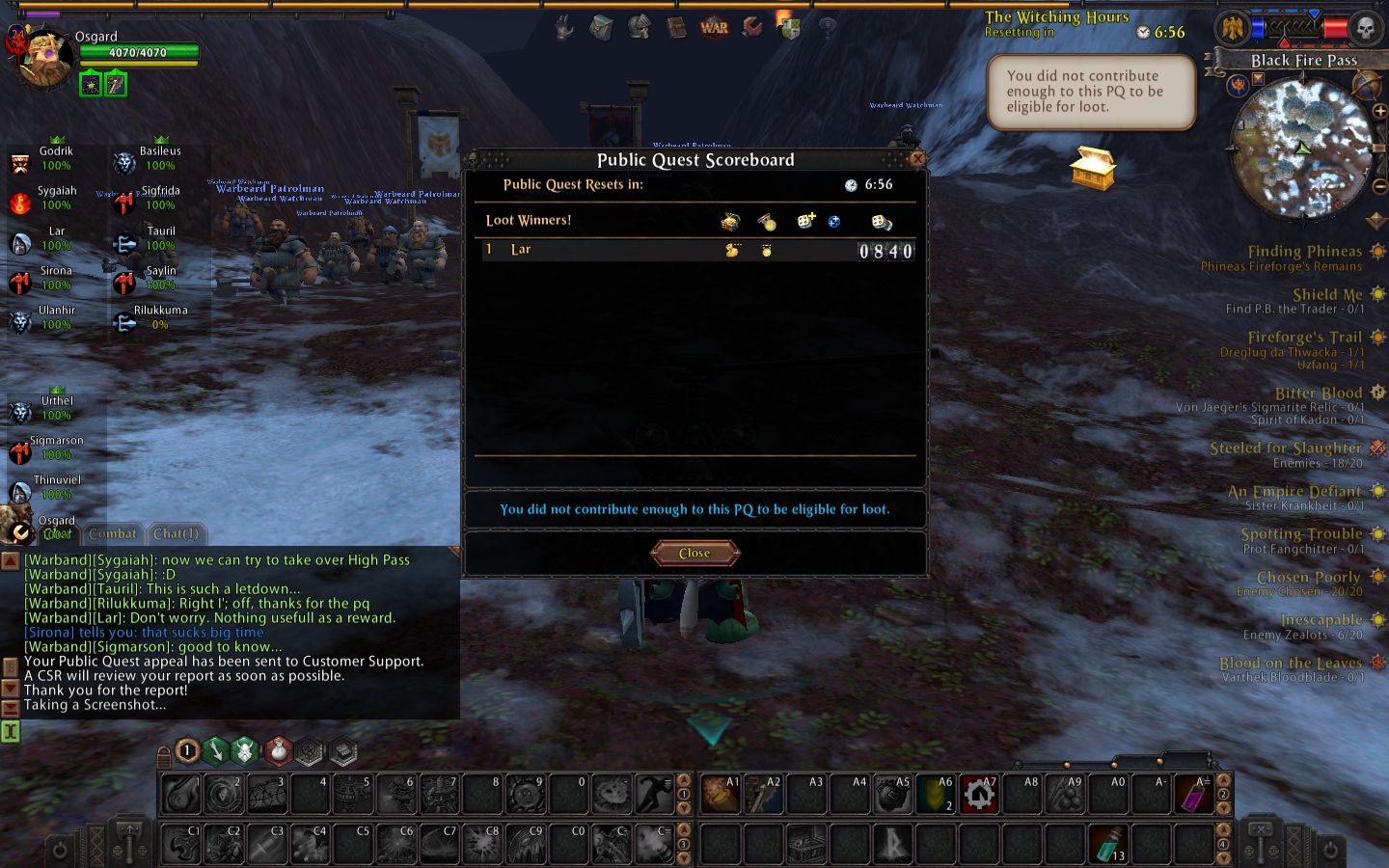Click the X on the scoreboard title bar
This screenshot has width=1389, height=868.
click(917, 158)
